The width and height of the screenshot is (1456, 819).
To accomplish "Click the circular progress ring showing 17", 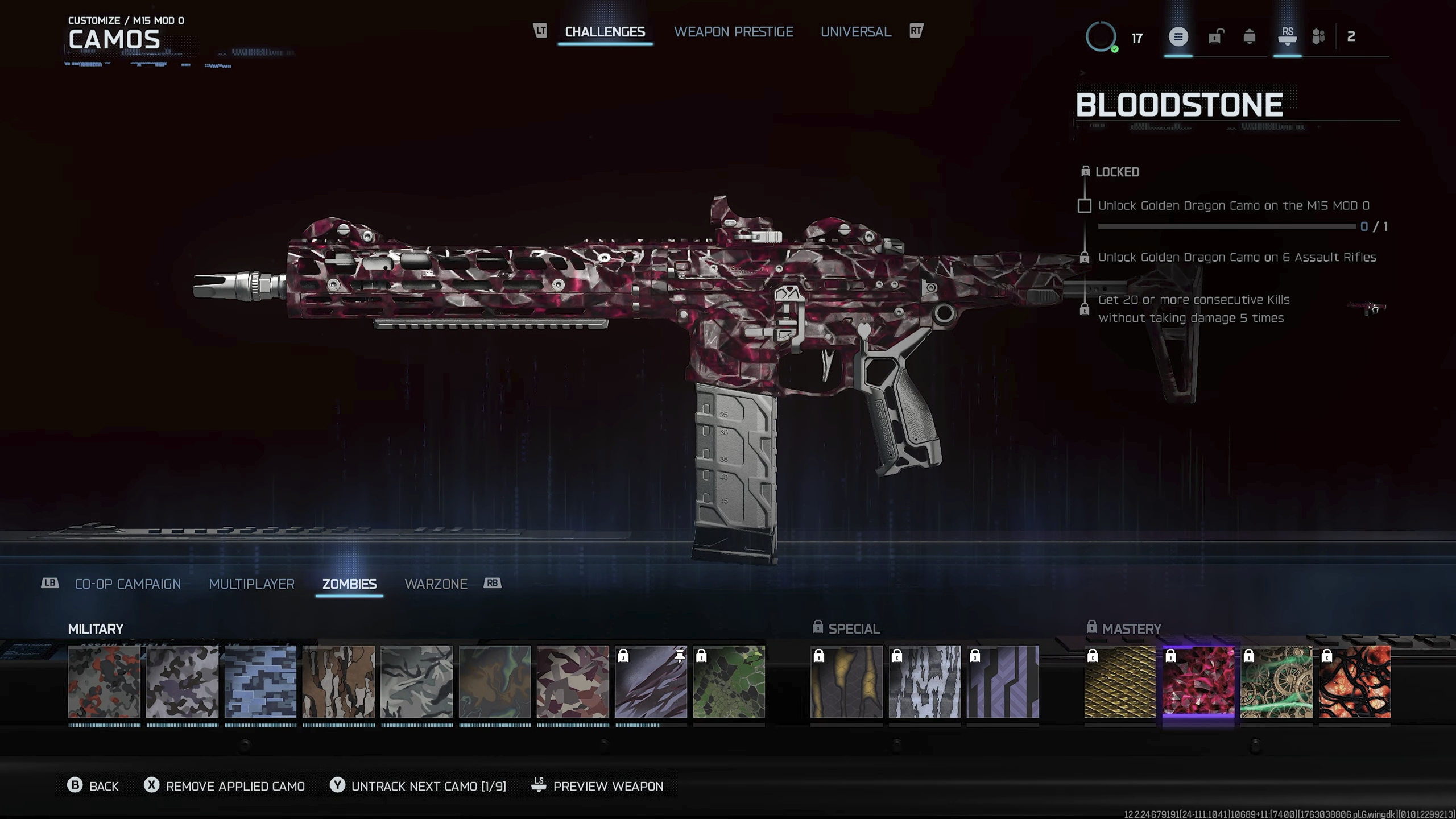I will point(1102,38).
